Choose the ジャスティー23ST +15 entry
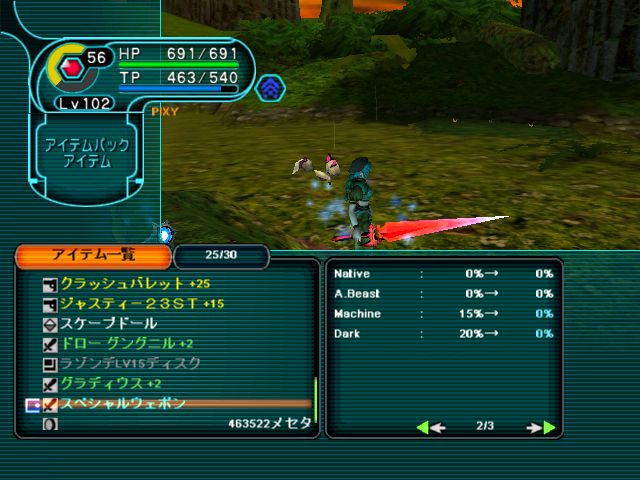Viewport: 640px width, 480px height. 141,303
